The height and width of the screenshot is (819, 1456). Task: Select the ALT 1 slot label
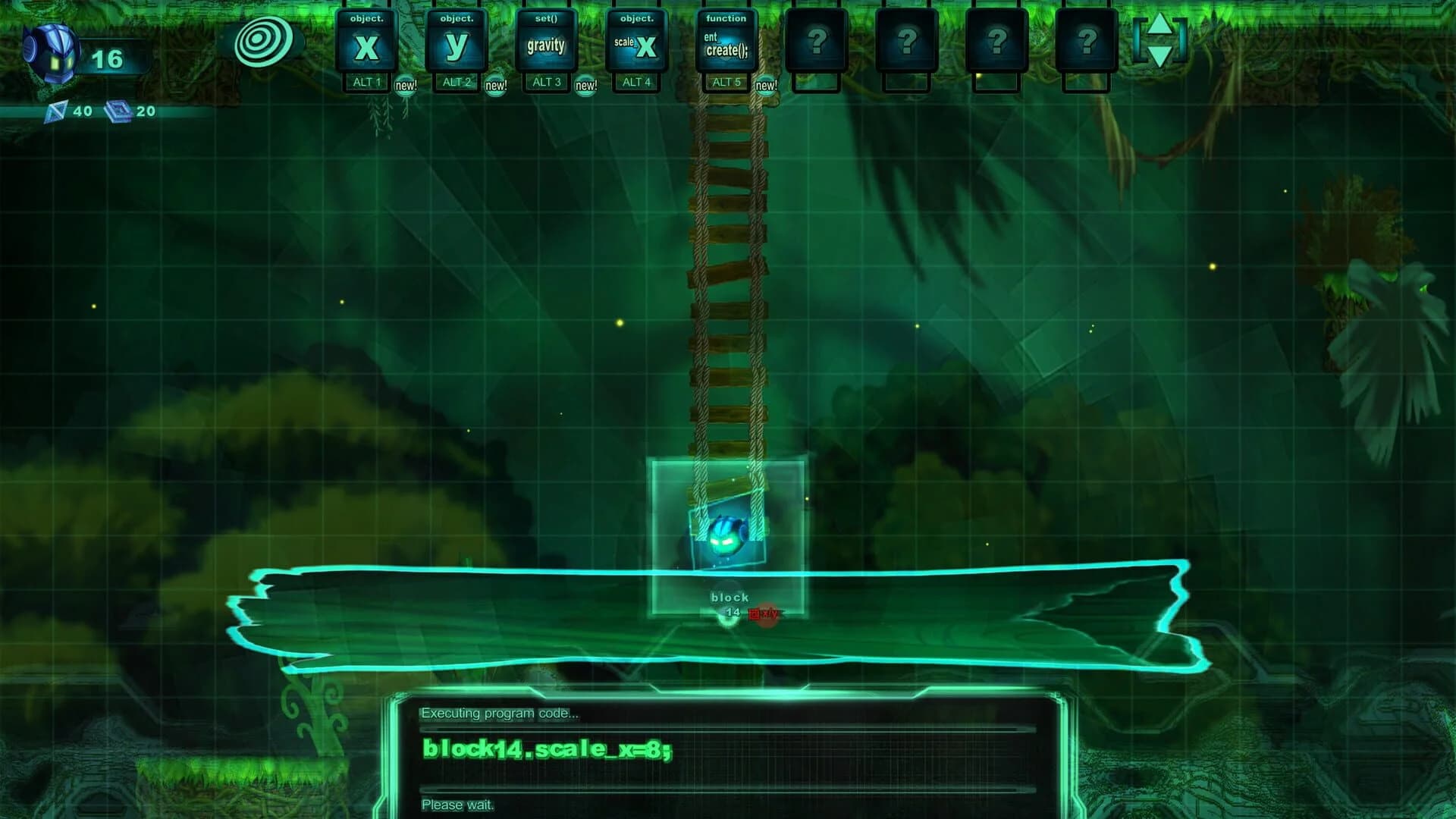(366, 82)
